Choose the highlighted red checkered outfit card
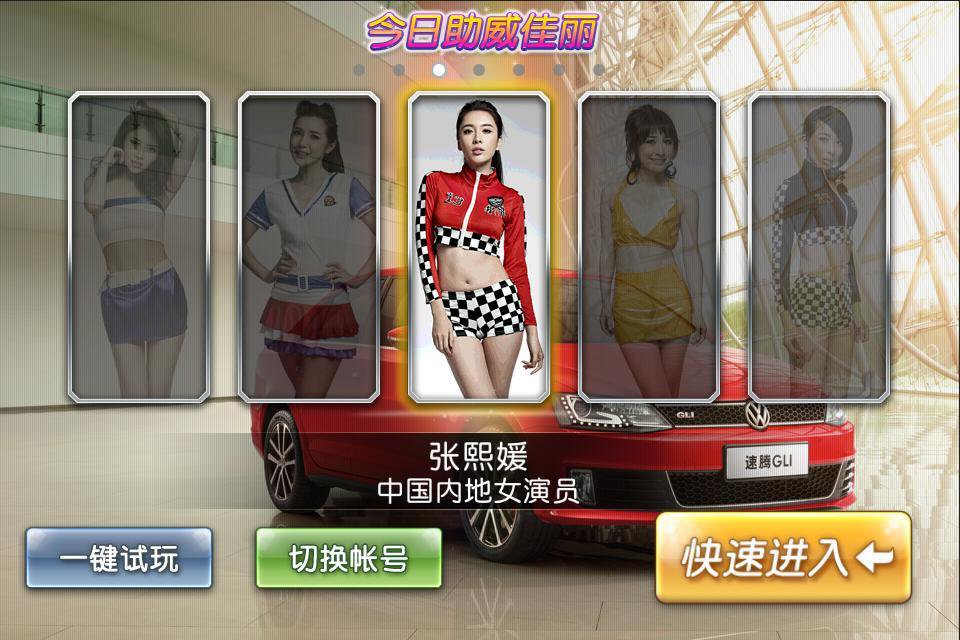 pos(479,247)
